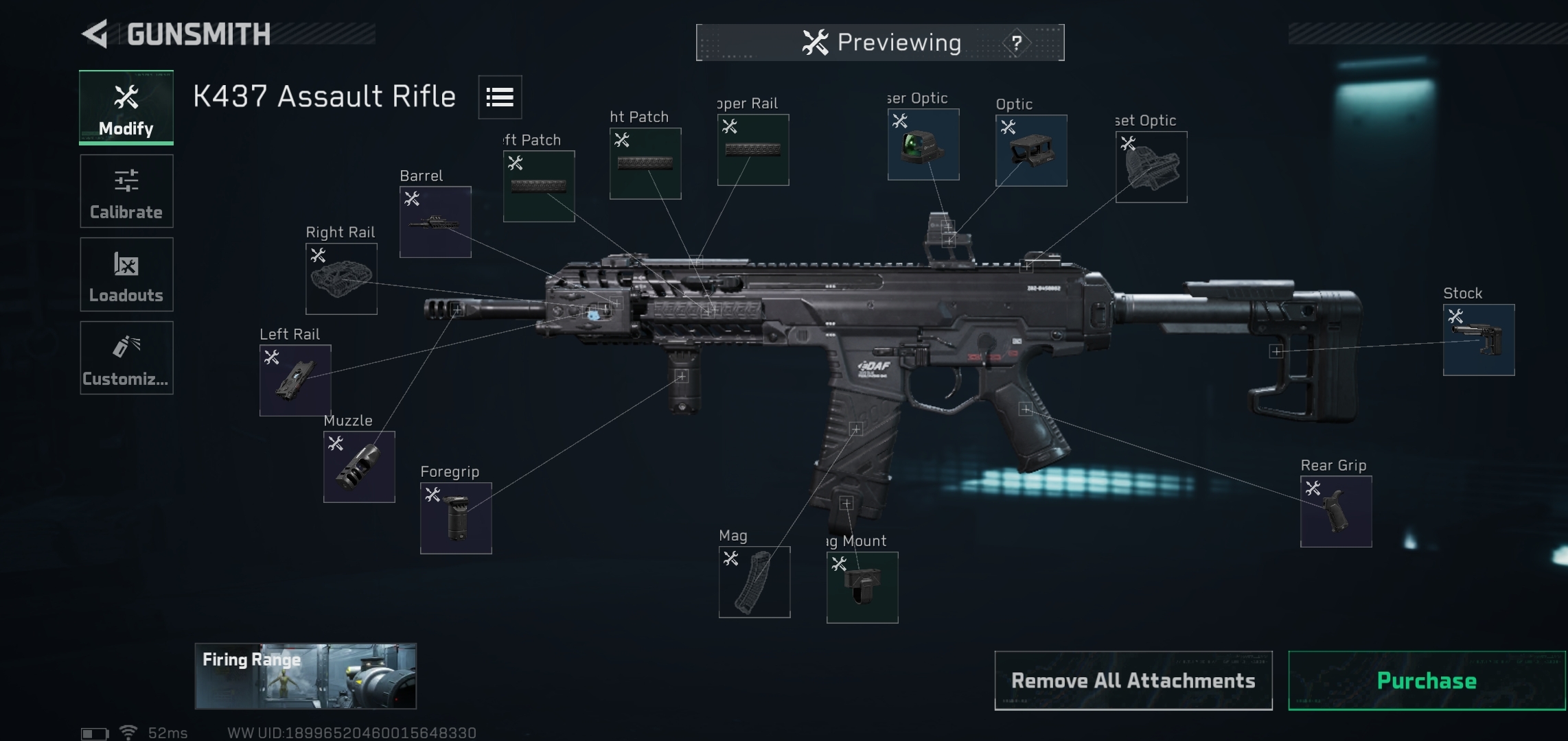Viewport: 1568px width, 741px height.
Task: Select the Barrel attachment slot
Action: pos(435,222)
